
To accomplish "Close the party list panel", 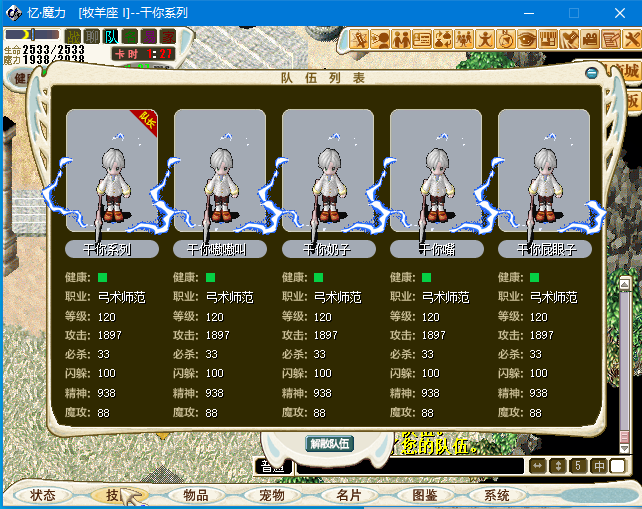I will coord(592,72).
